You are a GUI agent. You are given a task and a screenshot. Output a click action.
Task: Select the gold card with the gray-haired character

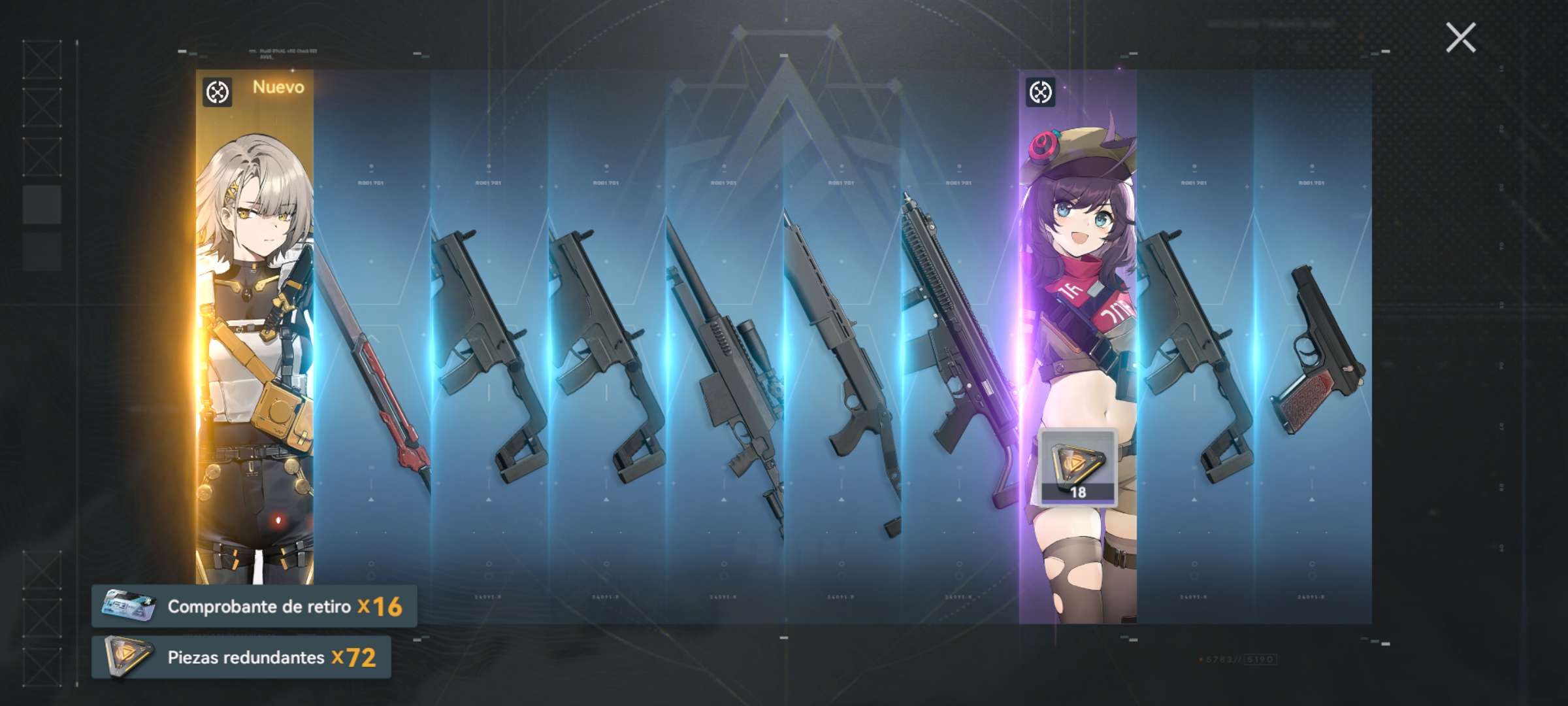(255, 327)
